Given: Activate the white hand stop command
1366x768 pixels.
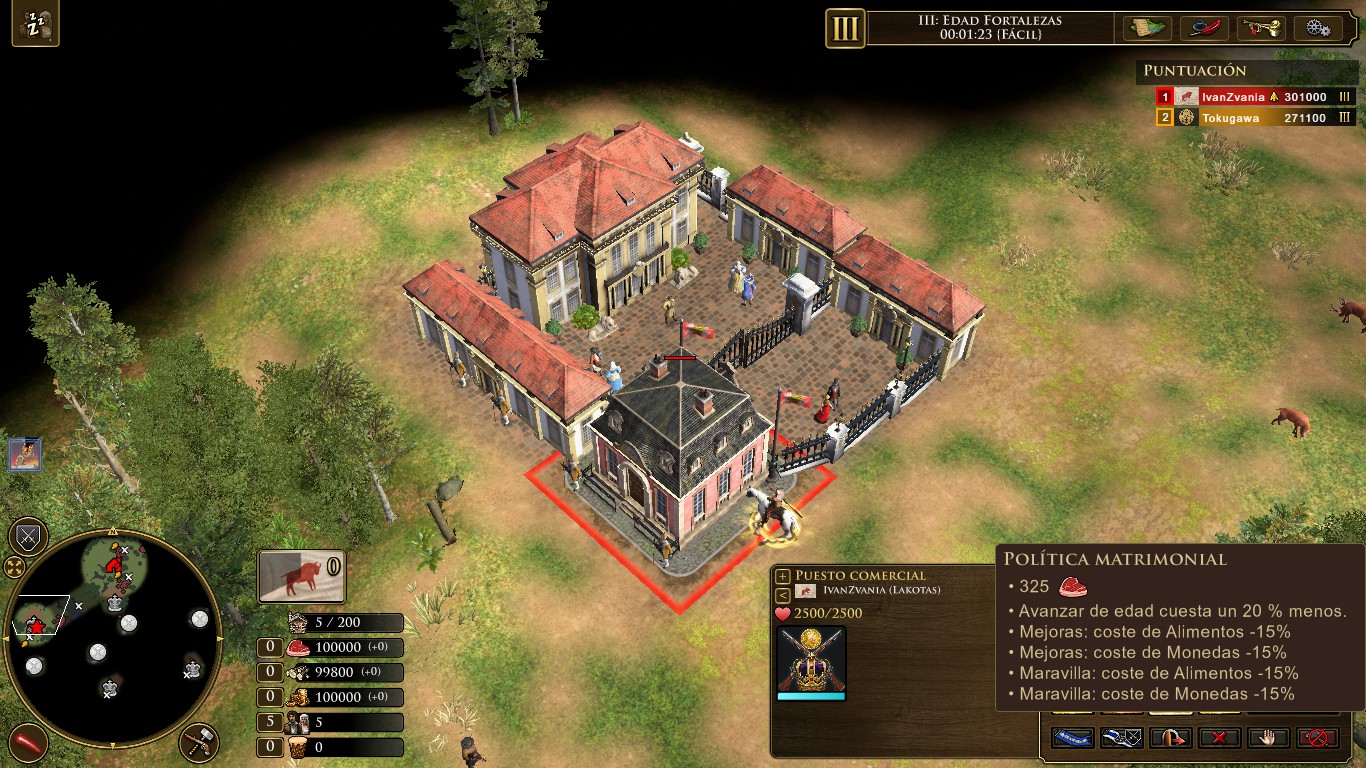Looking at the screenshot, I should click(x=1268, y=738).
